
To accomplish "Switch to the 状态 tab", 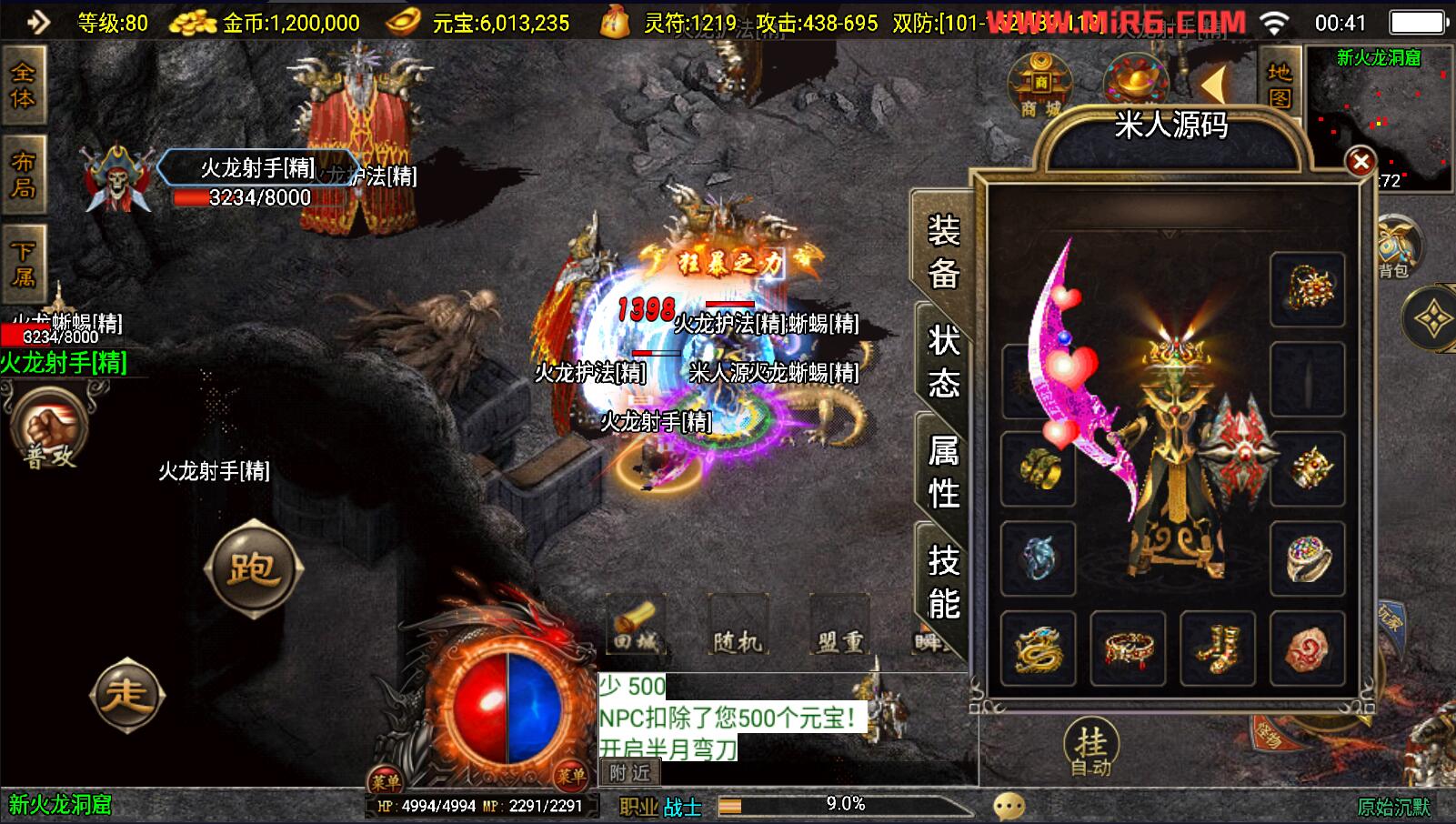I will (943, 361).
